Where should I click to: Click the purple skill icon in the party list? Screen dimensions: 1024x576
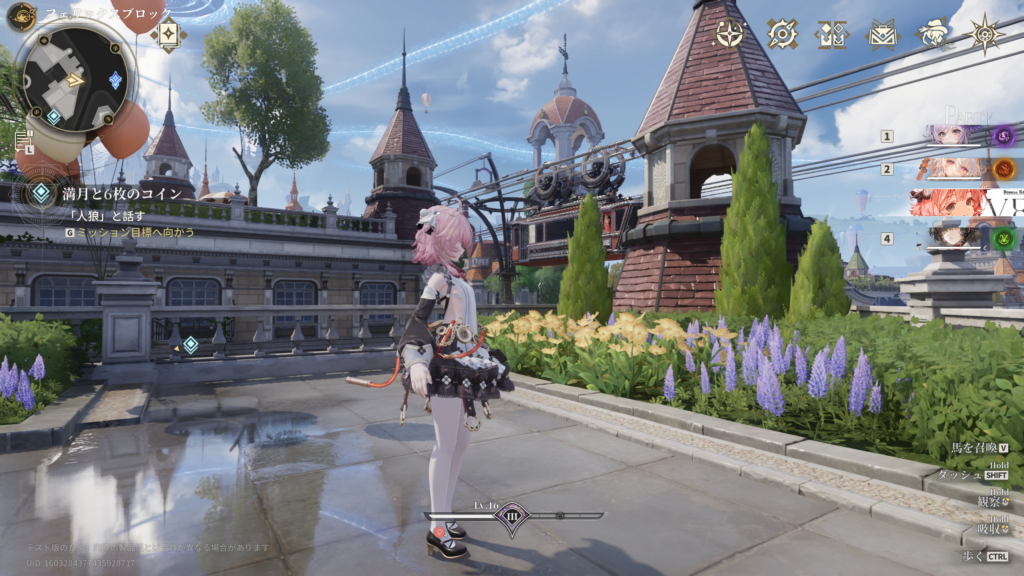pyautogui.click(x=1003, y=135)
